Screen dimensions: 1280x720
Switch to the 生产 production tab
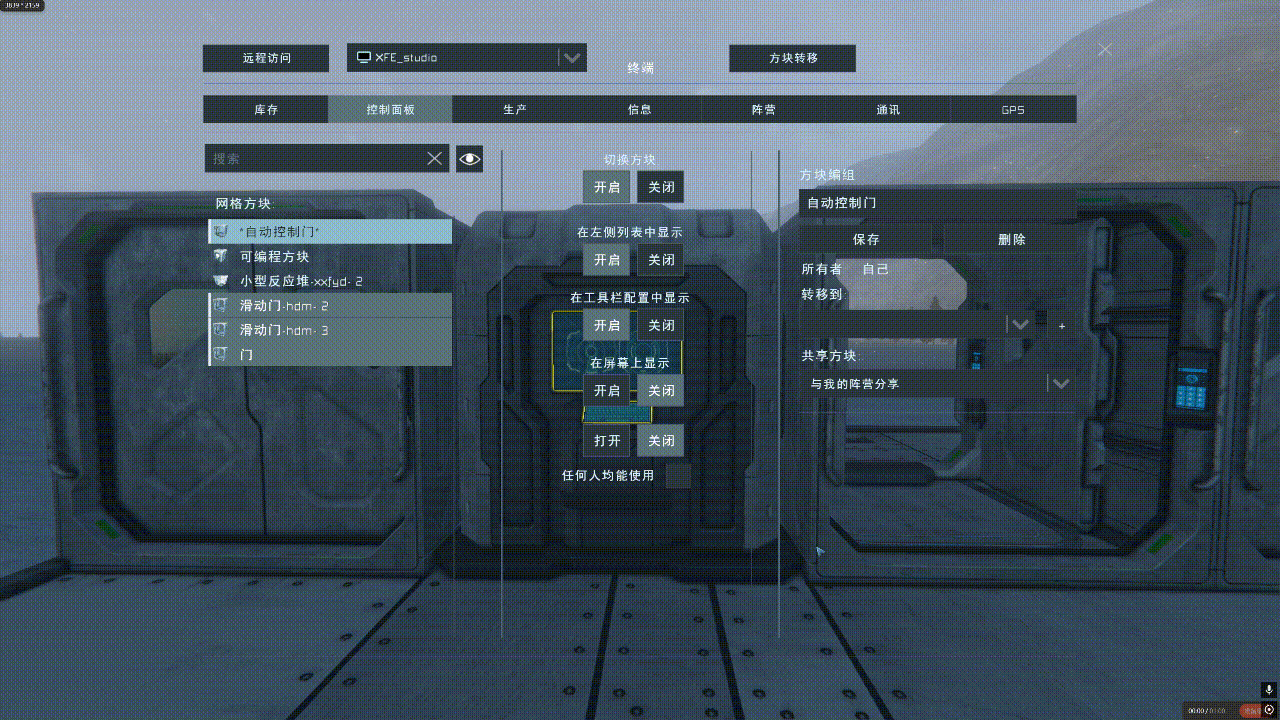tap(515, 110)
